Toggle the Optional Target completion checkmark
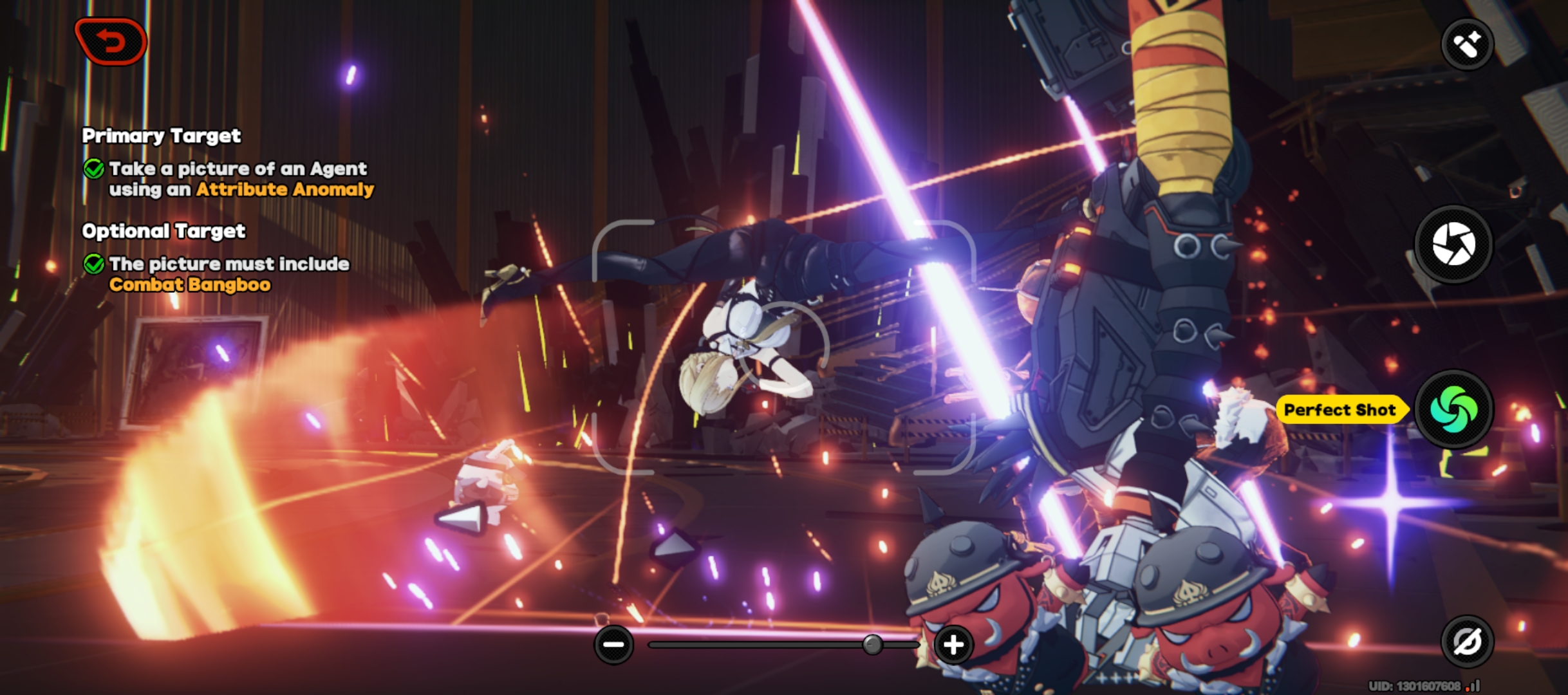 [x=95, y=264]
